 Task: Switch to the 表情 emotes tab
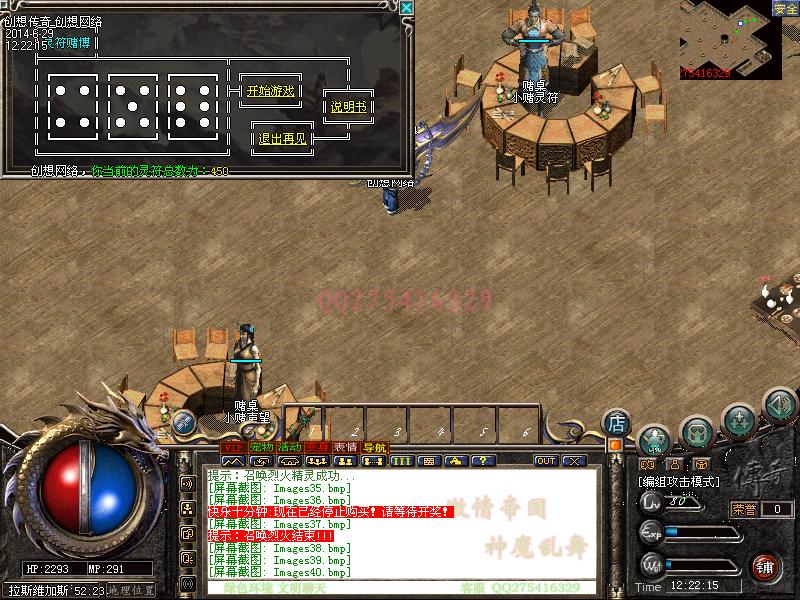click(x=346, y=447)
